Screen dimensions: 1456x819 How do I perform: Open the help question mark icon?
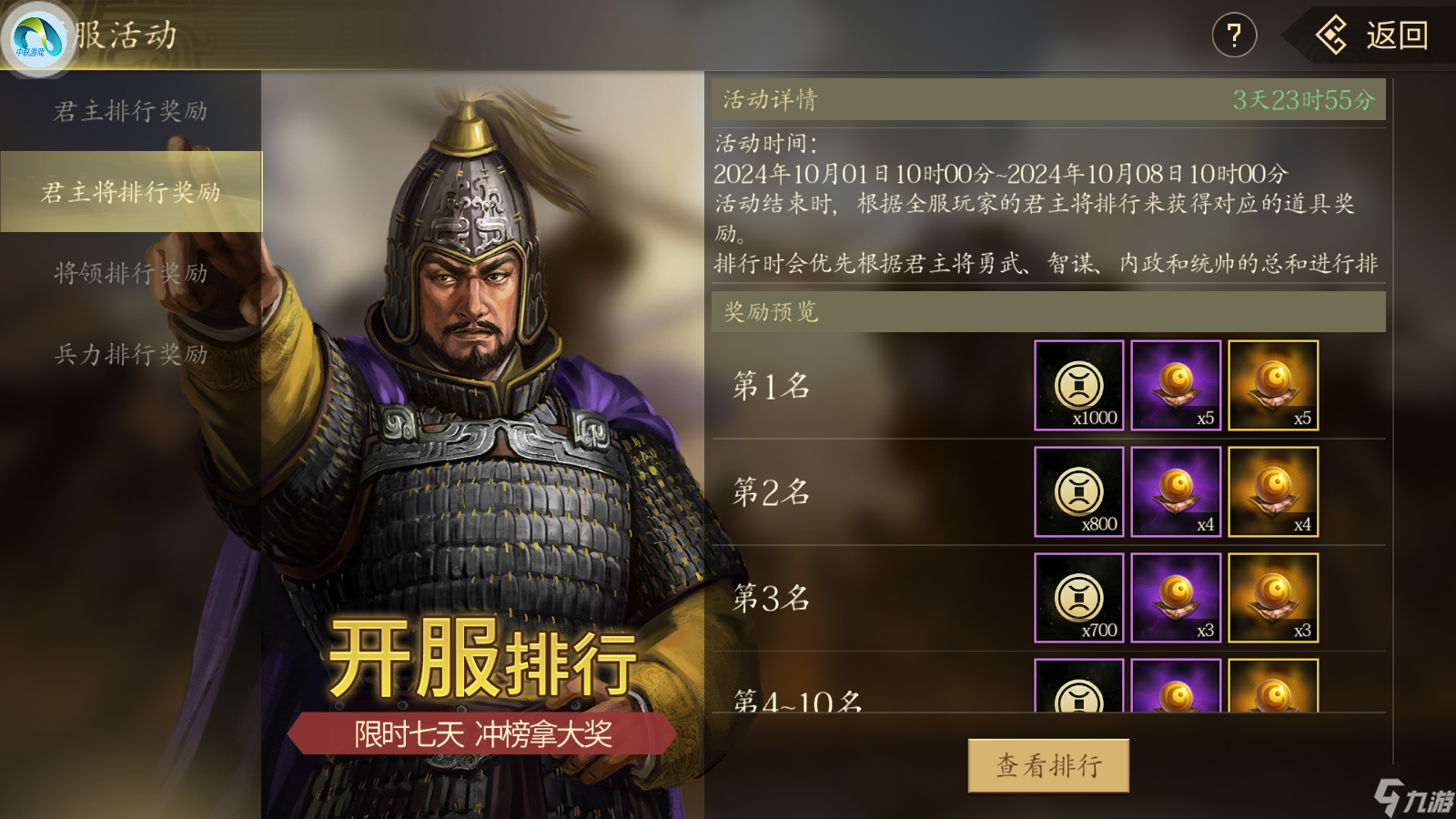pos(1233,35)
